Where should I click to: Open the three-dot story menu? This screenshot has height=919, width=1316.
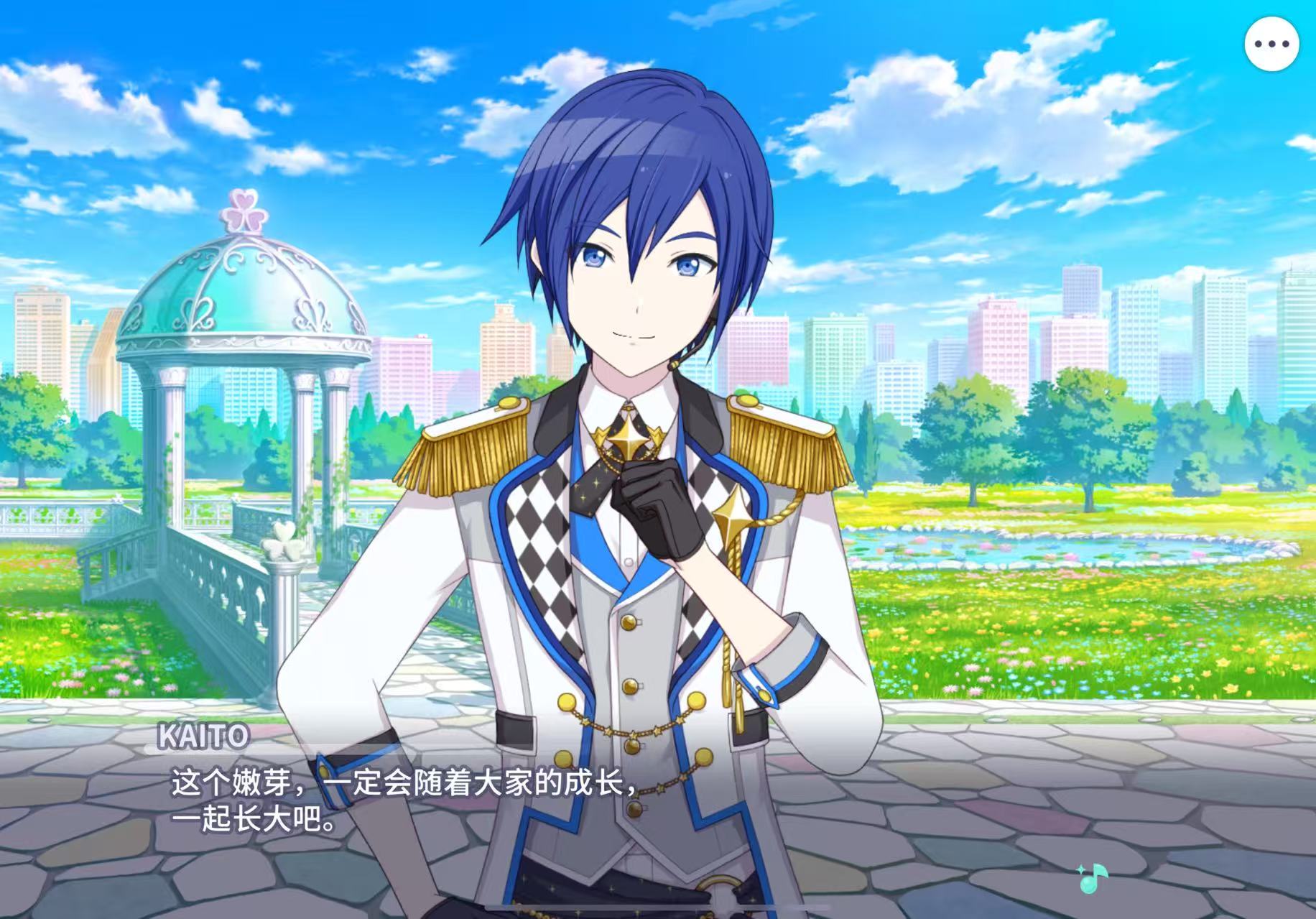point(1271,44)
